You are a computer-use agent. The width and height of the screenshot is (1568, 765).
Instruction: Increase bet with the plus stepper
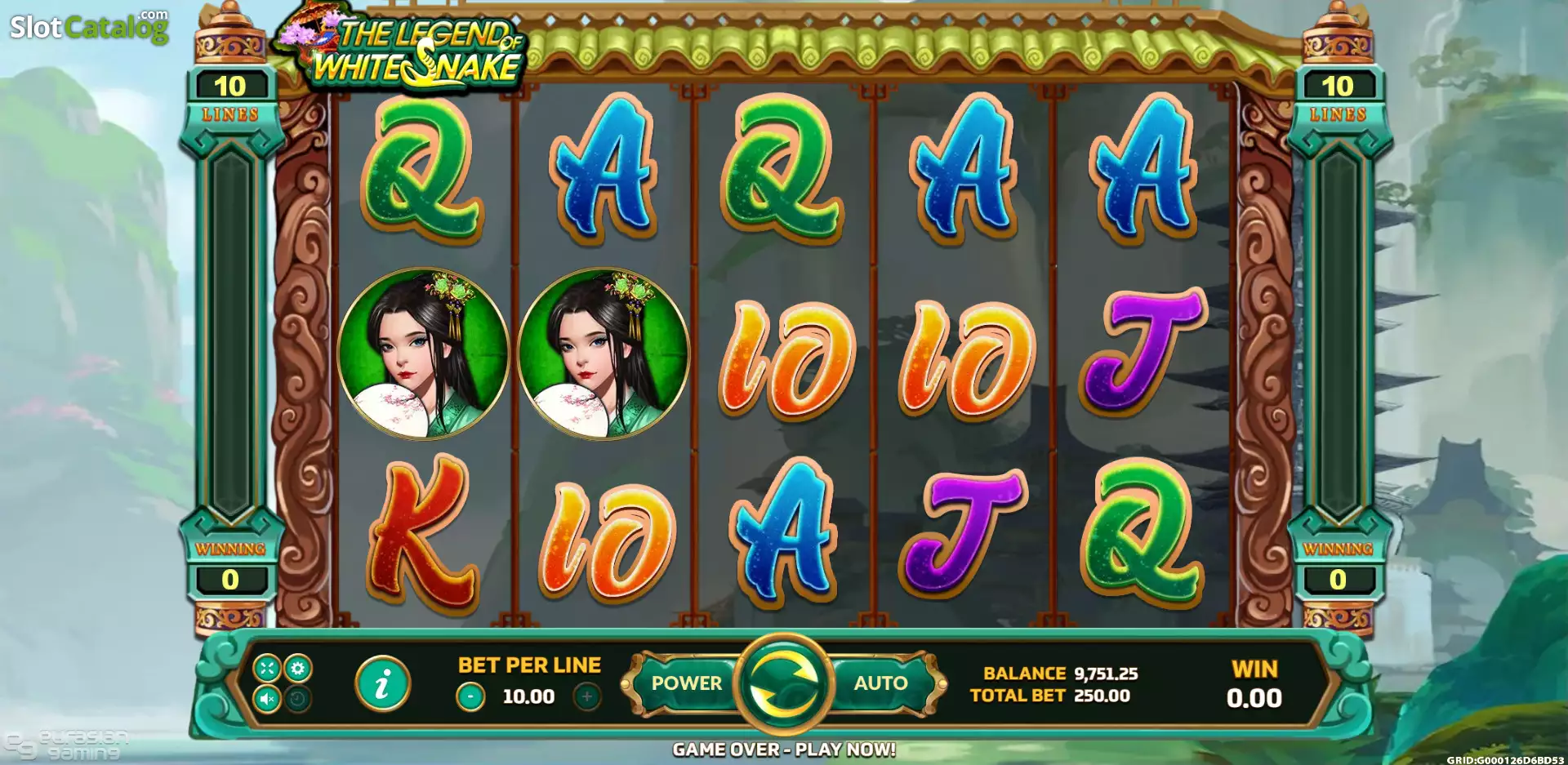586,698
